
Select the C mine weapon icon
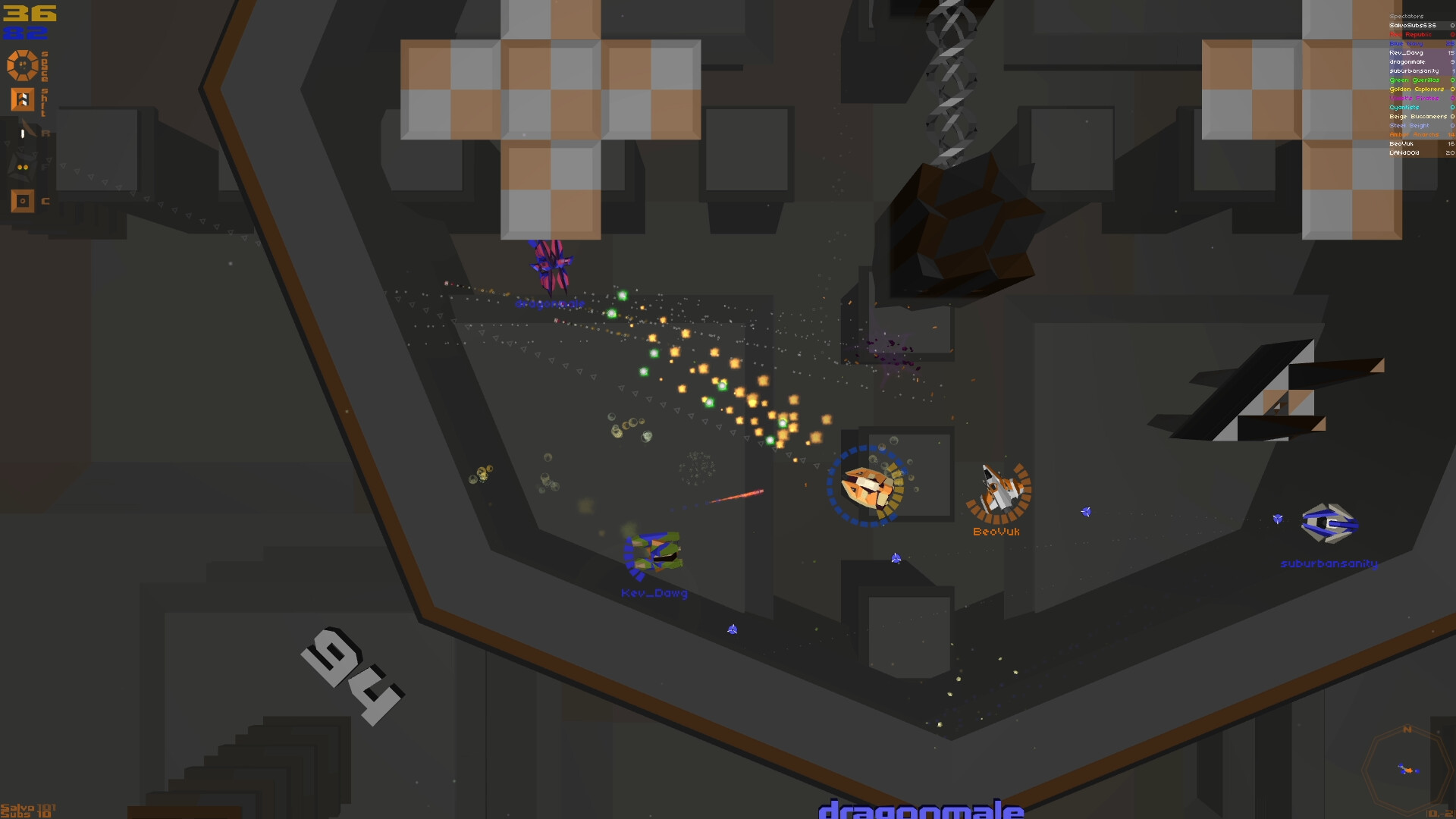22,202
